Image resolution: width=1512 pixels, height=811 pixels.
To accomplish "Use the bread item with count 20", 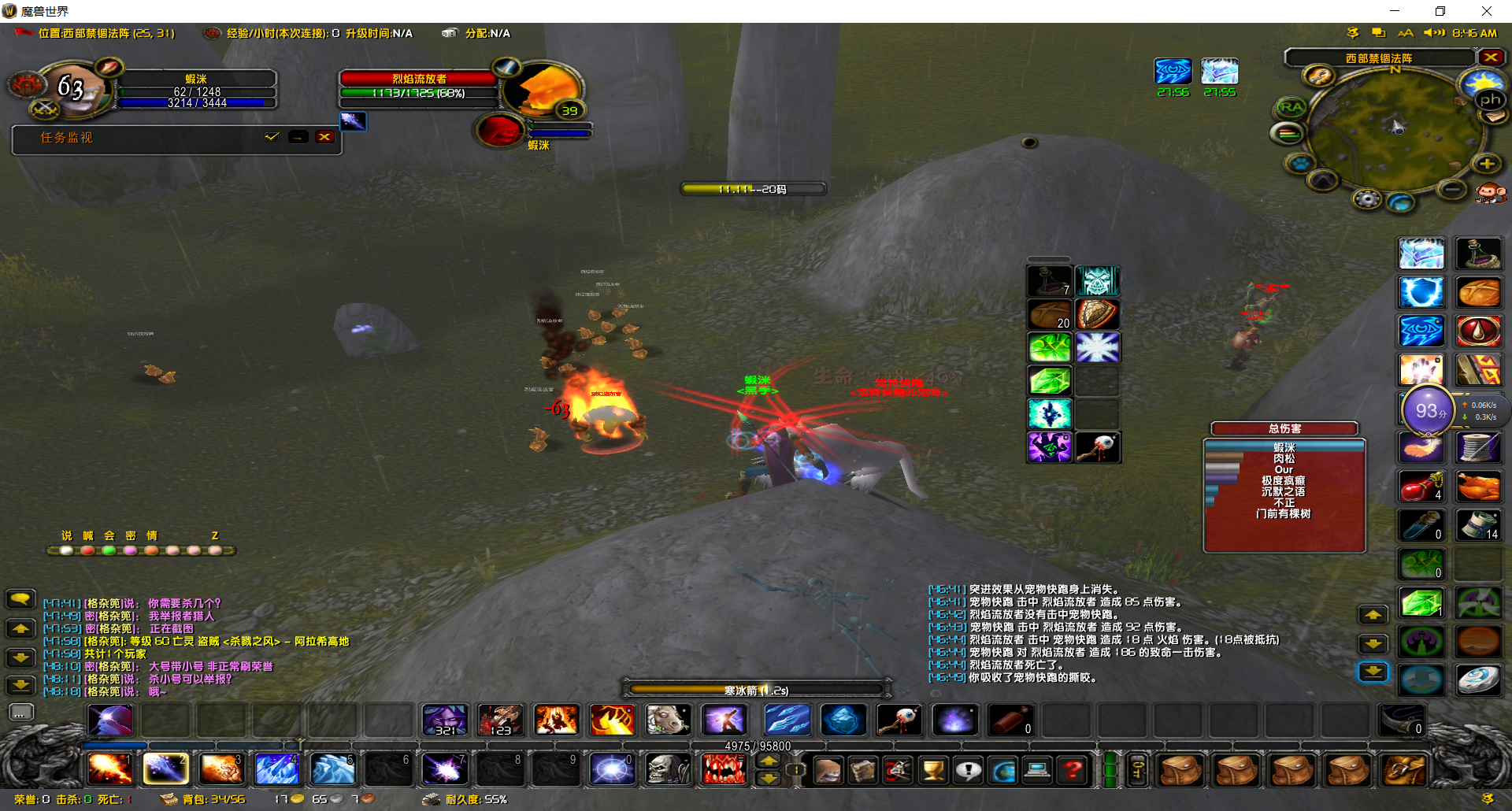I will tap(1049, 314).
